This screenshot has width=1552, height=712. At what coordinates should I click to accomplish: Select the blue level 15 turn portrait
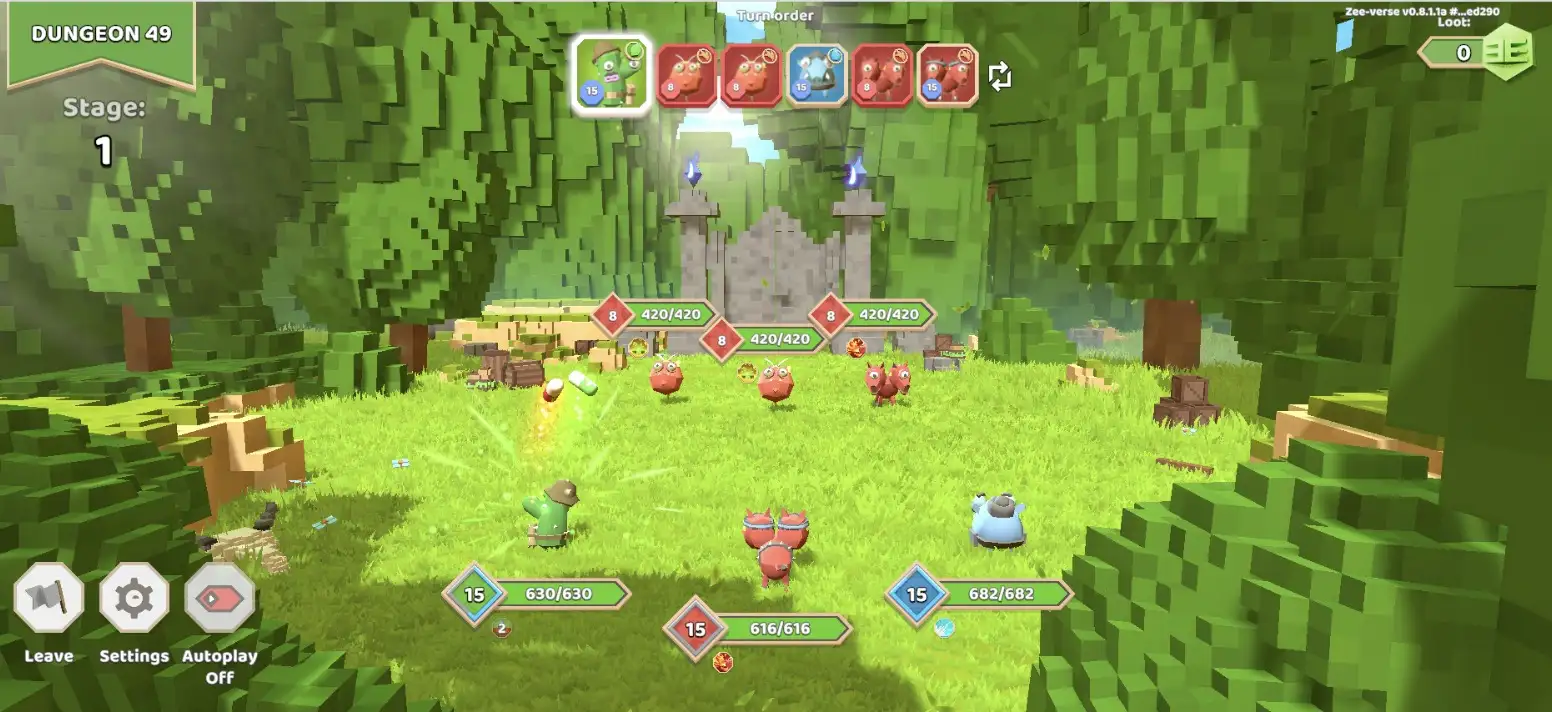[x=816, y=75]
